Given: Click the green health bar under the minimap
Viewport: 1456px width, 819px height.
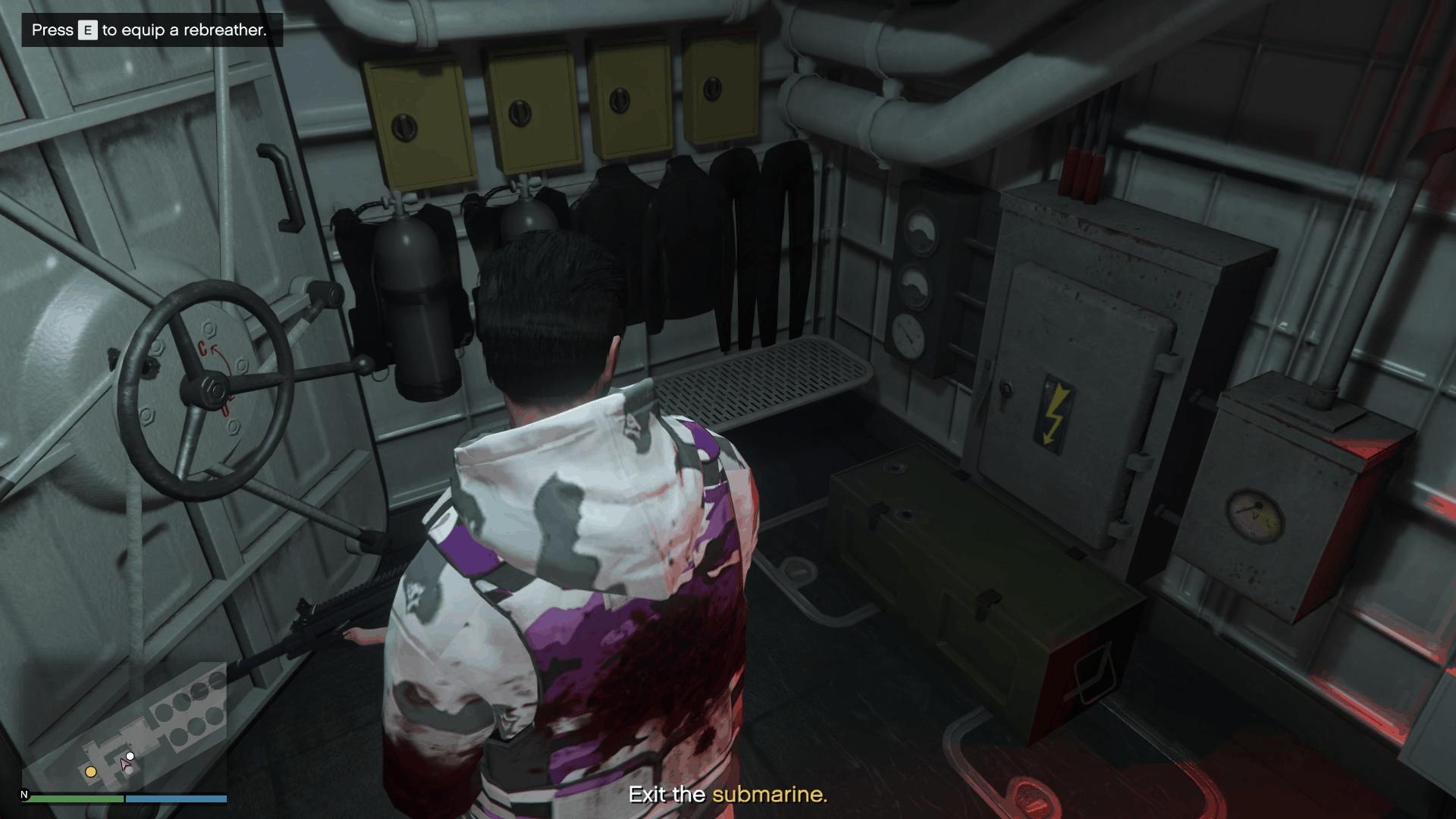Looking at the screenshot, I should (x=76, y=798).
